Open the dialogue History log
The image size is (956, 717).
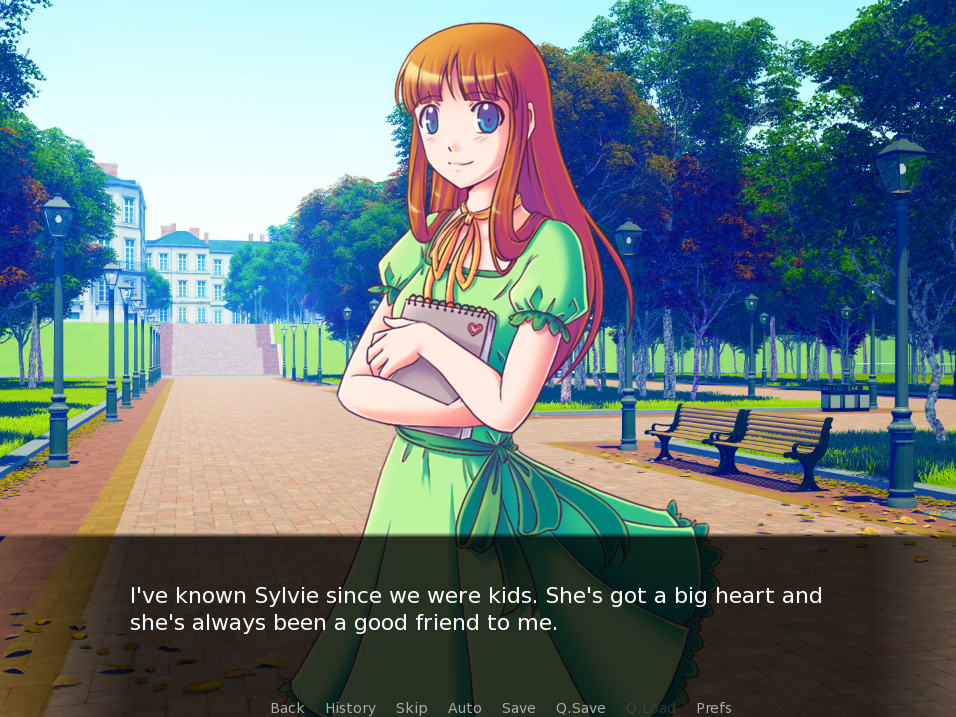point(350,708)
